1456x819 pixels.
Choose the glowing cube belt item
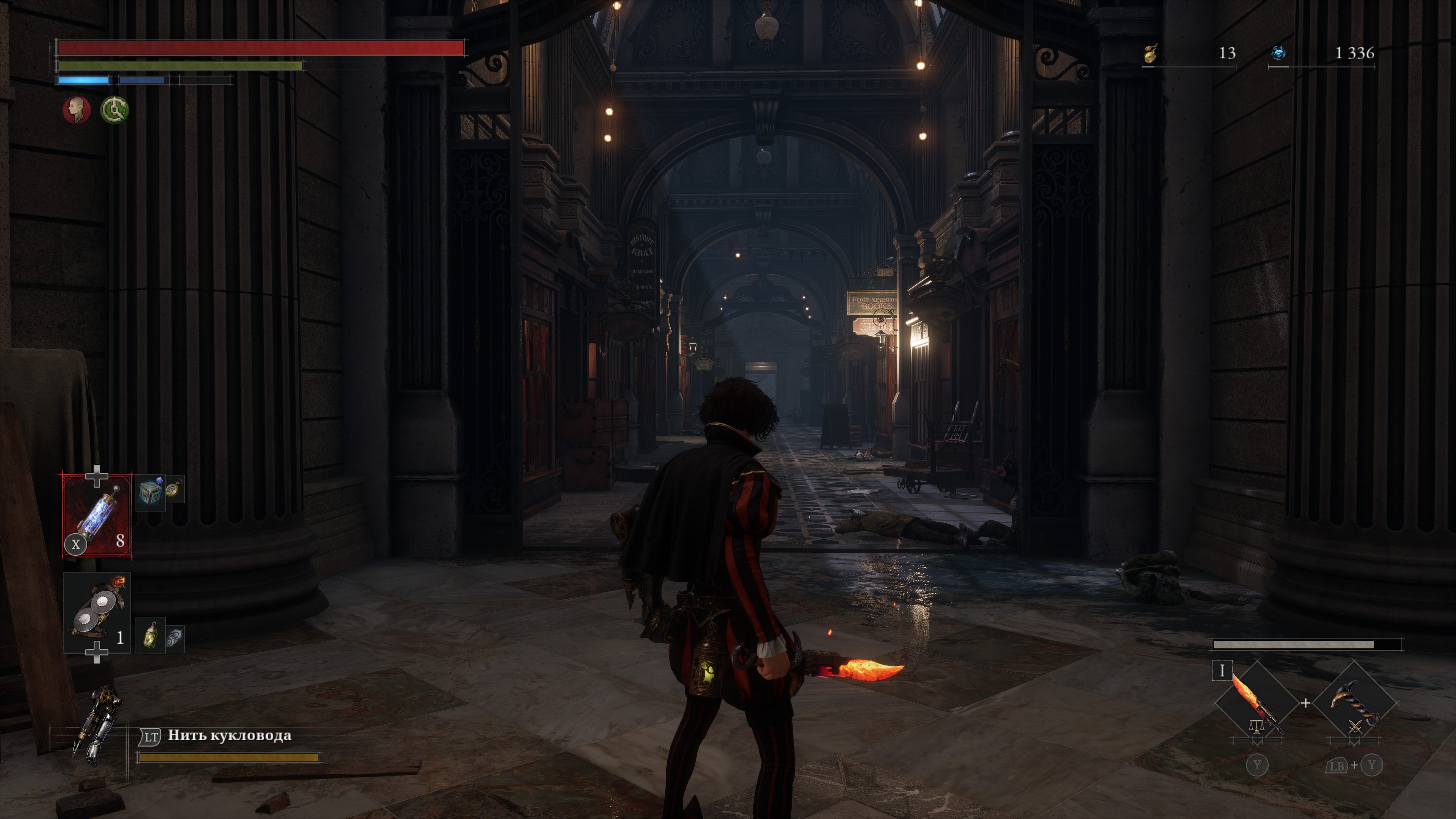pyautogui.click(x=151, y=492)
